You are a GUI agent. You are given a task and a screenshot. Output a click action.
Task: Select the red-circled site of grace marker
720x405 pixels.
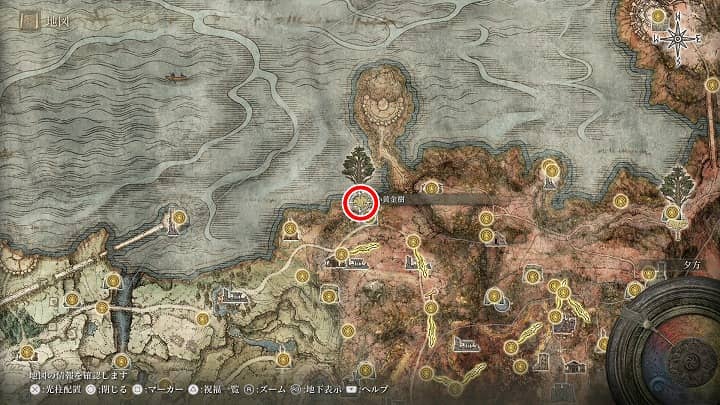360,202
